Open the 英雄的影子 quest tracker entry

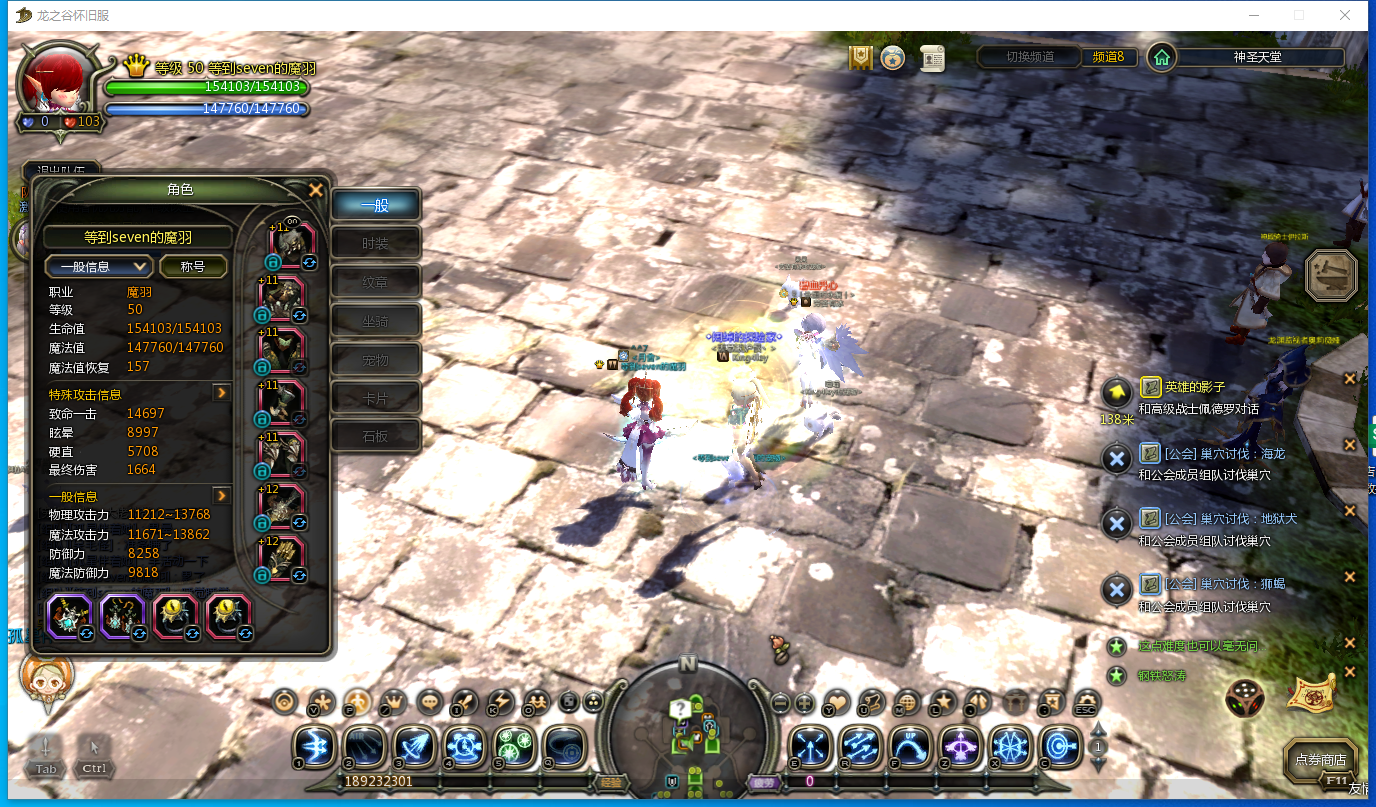(1194, 387)
